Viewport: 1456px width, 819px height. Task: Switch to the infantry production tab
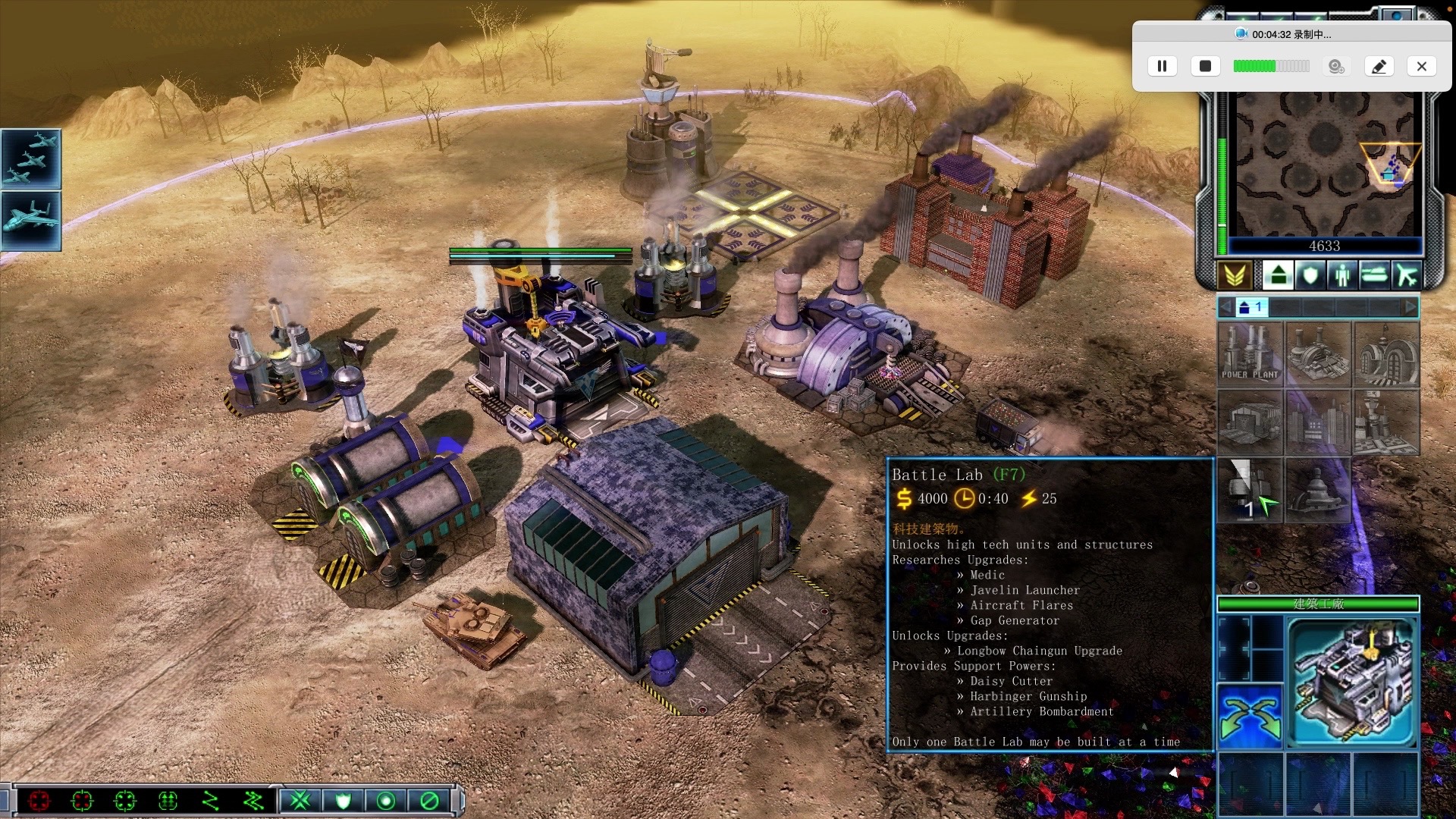click(1342, 275)
